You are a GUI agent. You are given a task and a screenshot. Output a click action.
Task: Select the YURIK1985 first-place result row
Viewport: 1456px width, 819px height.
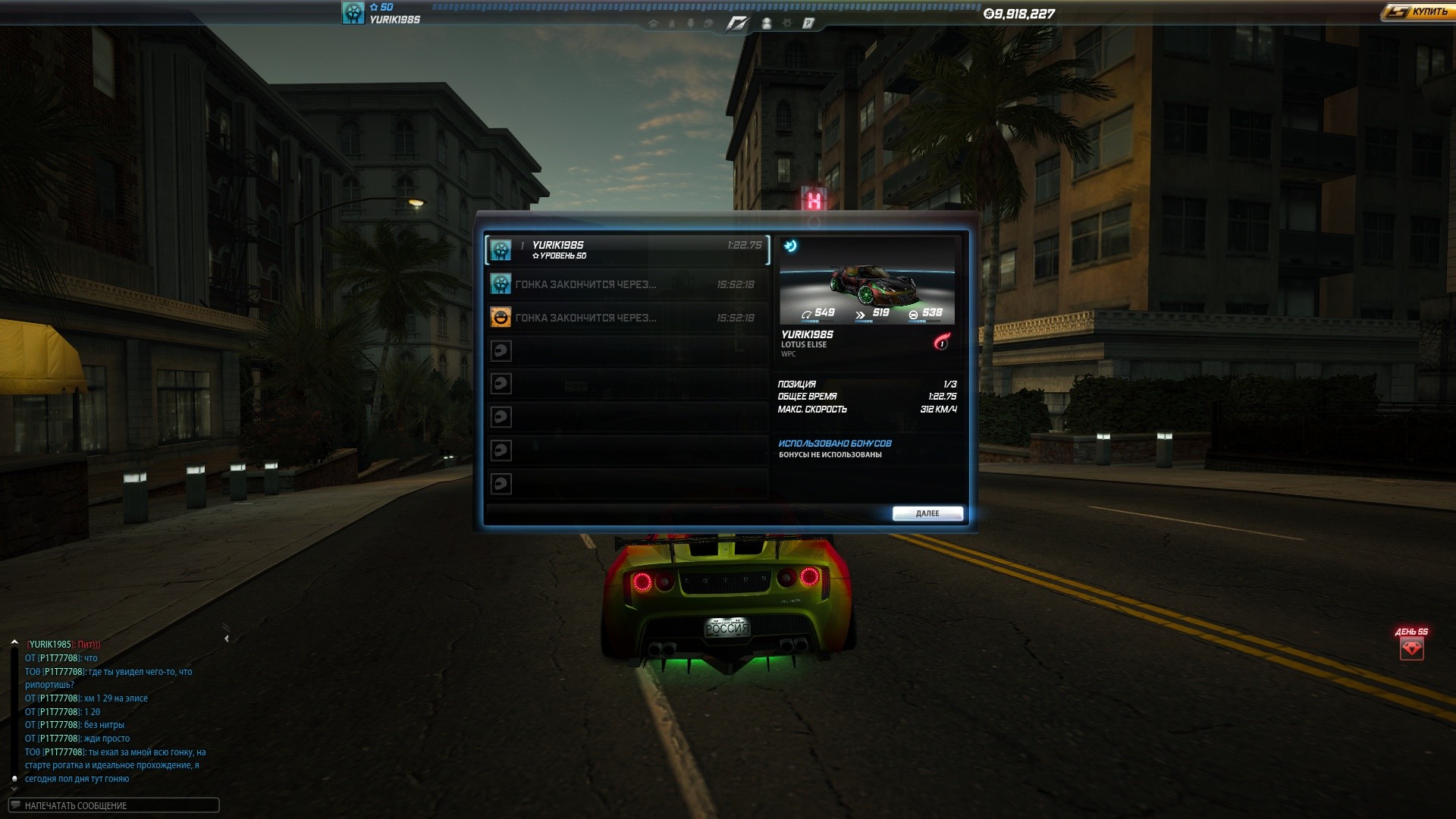tap(626, 249)
